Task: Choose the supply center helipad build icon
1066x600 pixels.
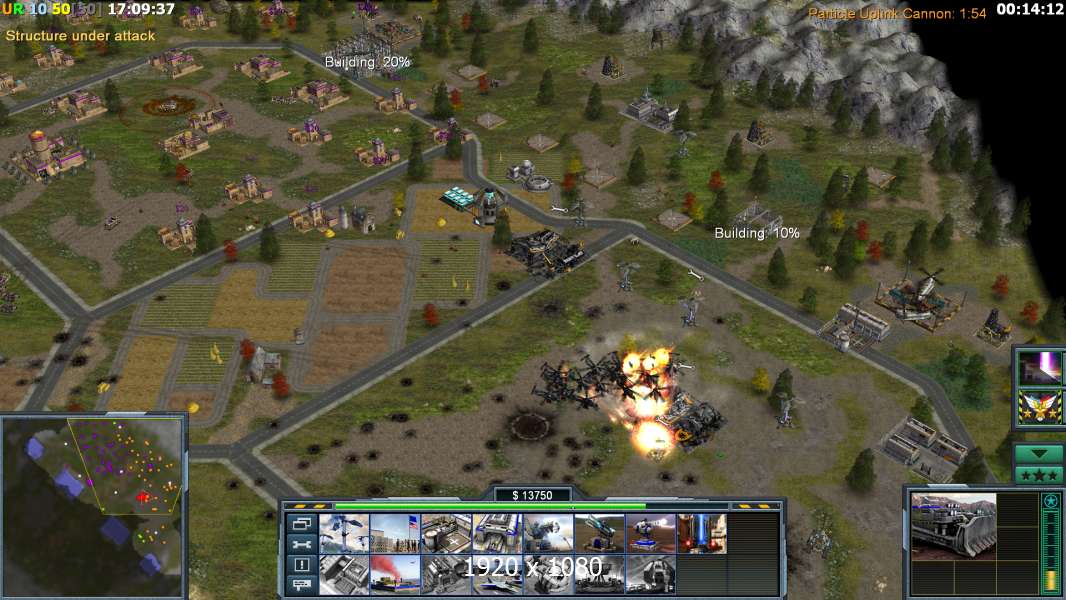Action: click(x=446, y=533)
